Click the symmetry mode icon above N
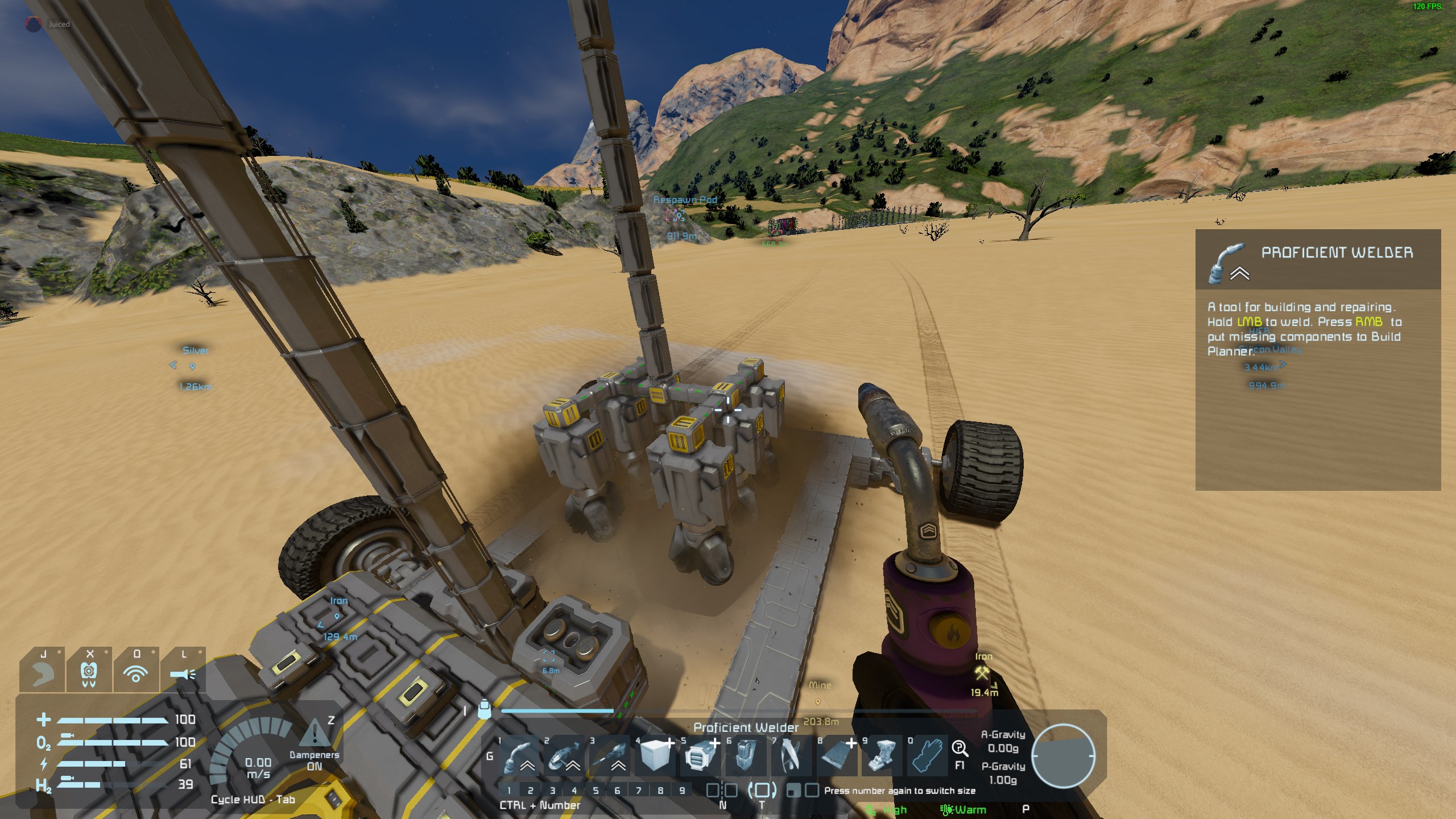The width and height of the screenshot is (1456, 819). coord(722,790)
